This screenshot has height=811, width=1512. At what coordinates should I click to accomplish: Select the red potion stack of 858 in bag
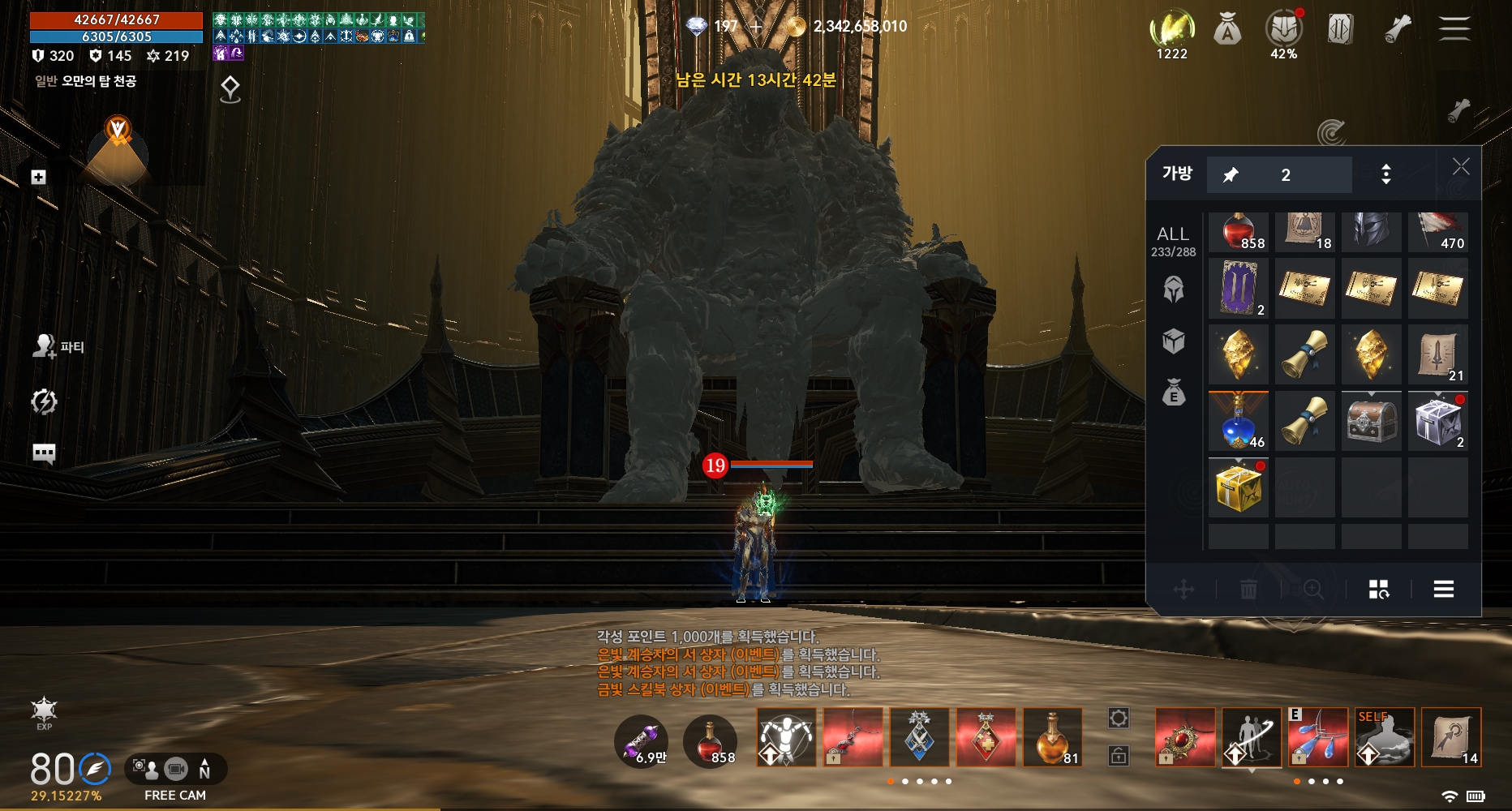tap(1239, 232)
